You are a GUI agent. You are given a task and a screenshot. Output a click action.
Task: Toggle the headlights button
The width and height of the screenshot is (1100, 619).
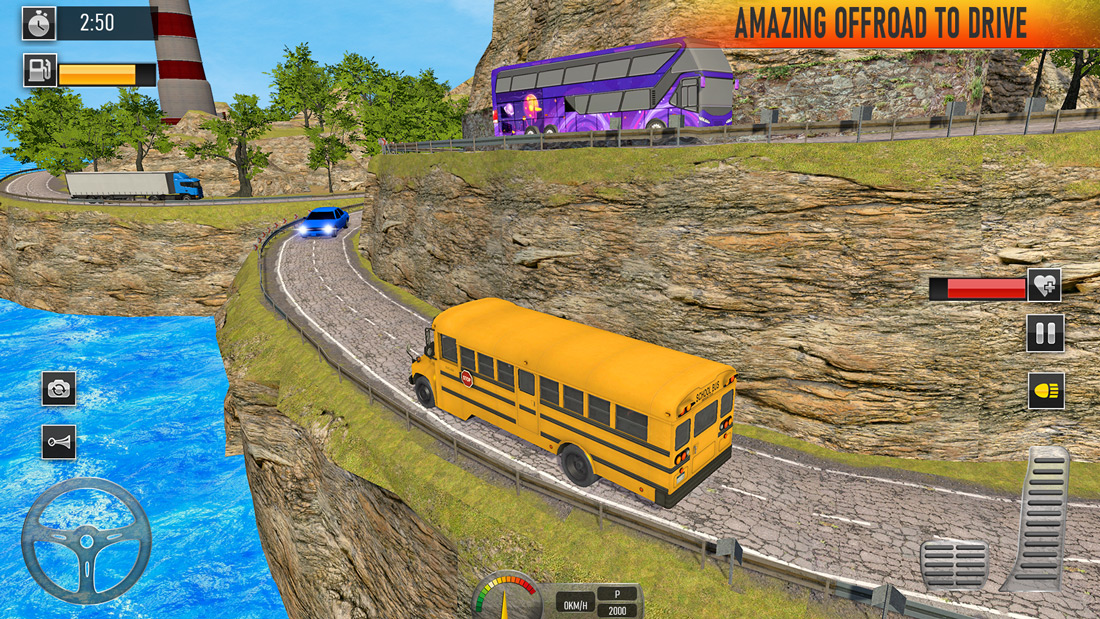(x=1046, y=390)
